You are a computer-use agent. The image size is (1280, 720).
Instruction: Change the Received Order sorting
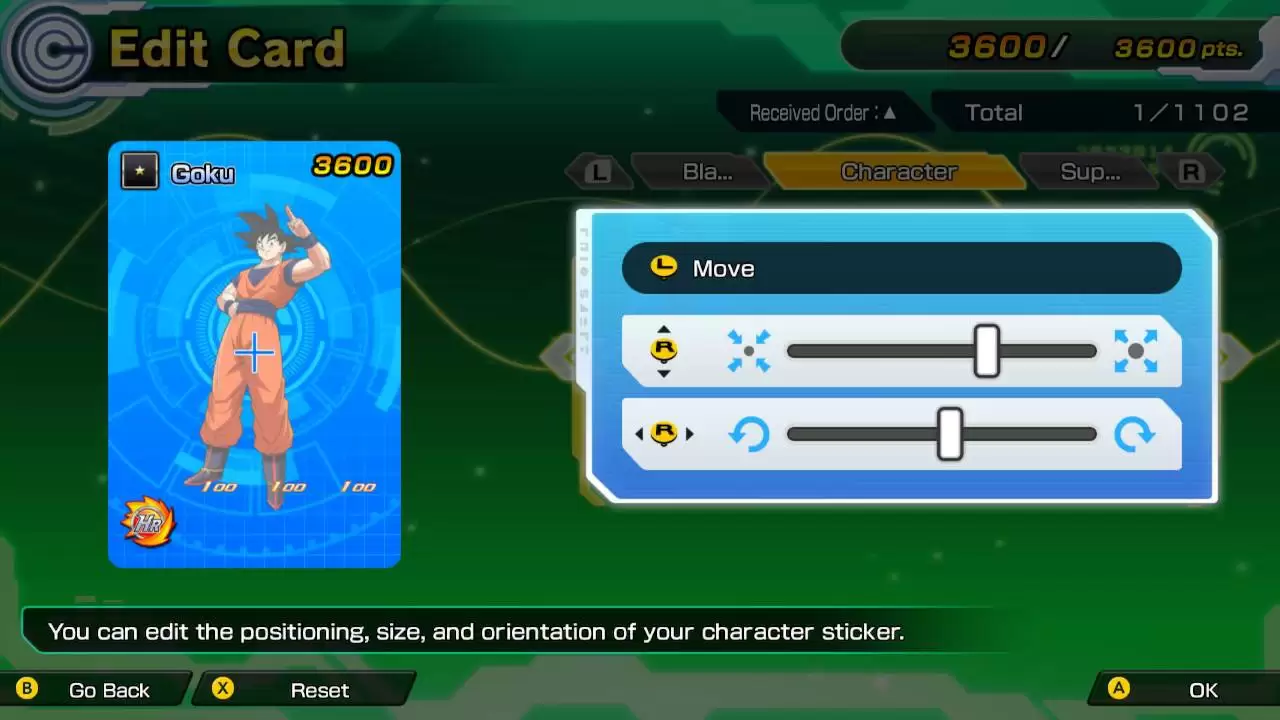(822, 113)
